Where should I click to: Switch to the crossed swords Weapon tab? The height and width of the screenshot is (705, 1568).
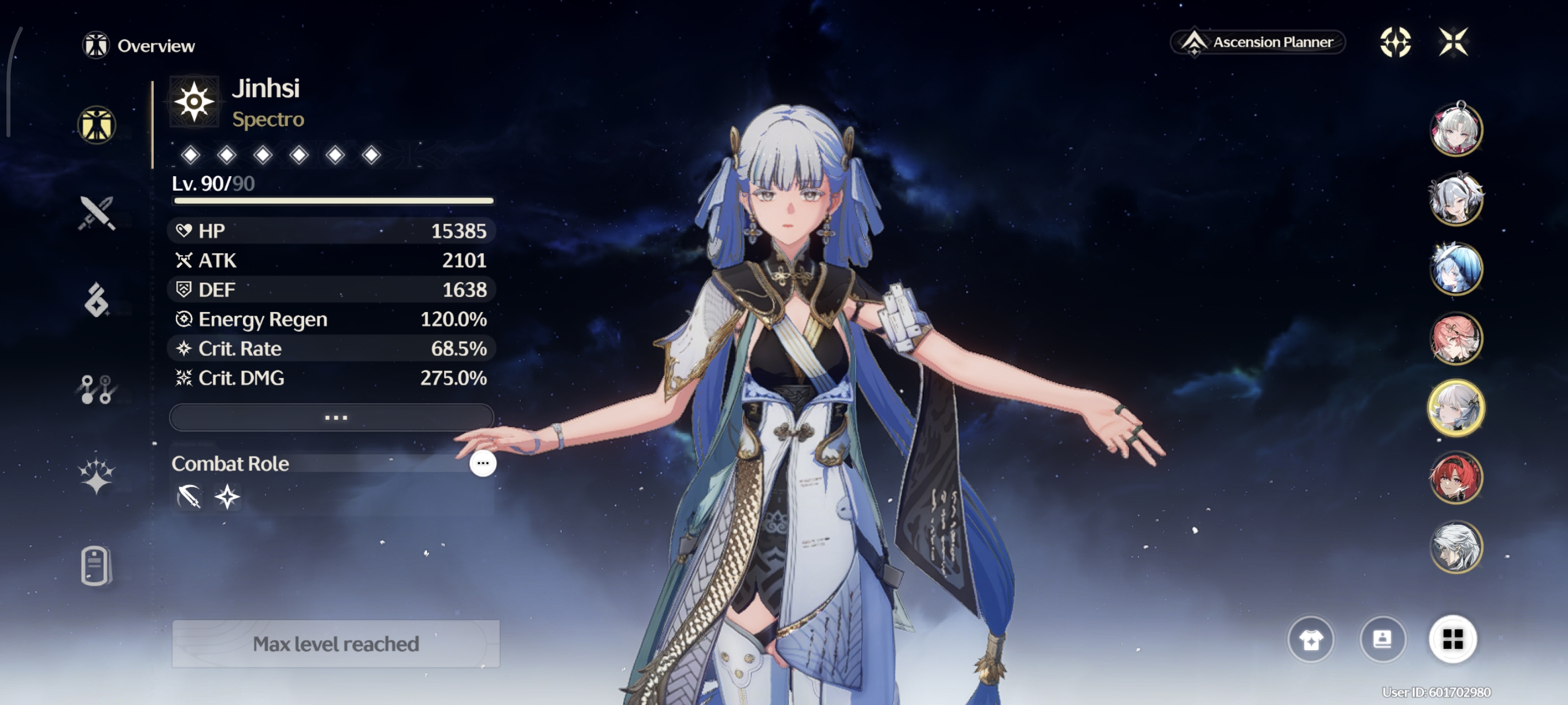click(96, 213)
